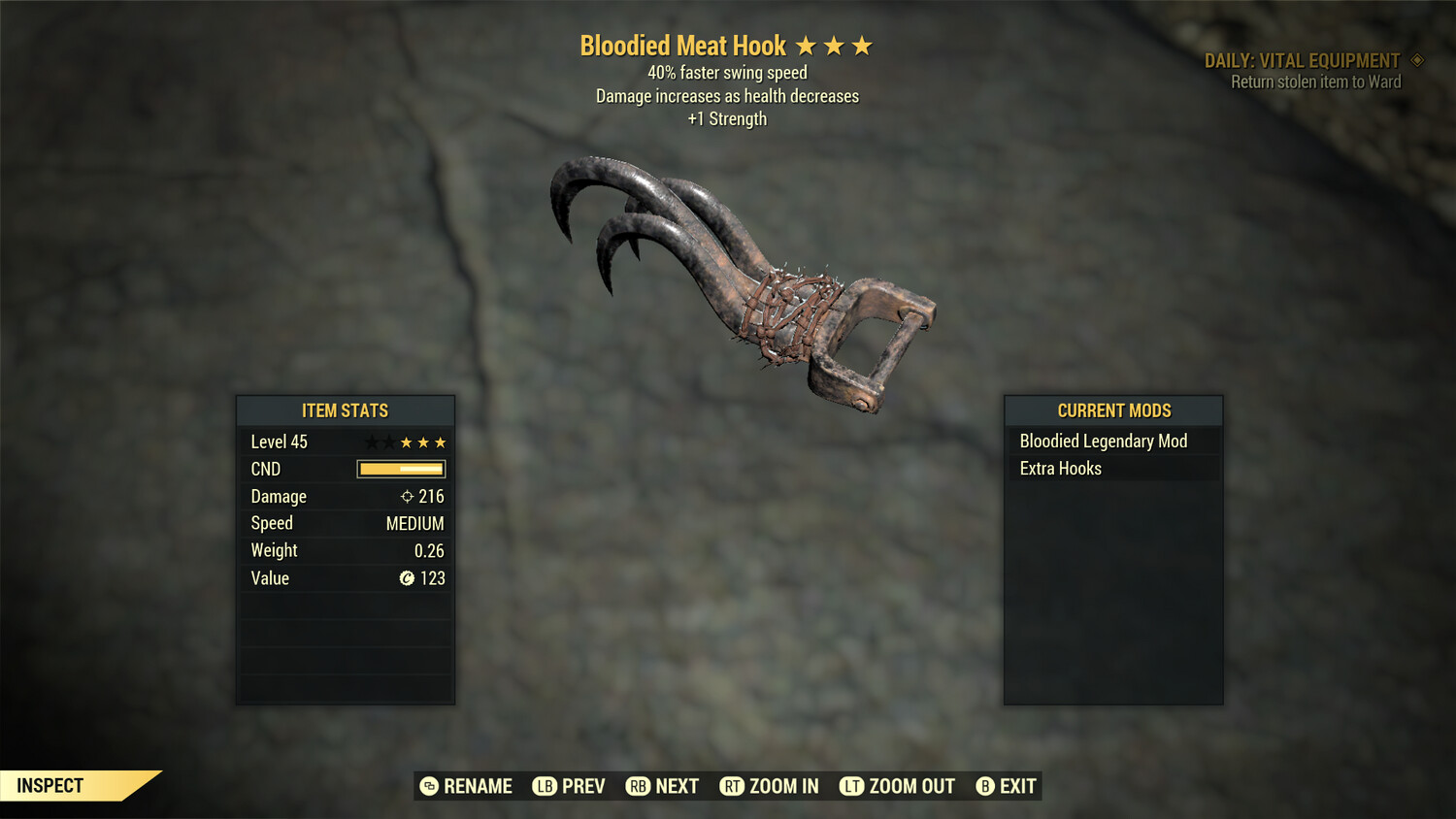
Task: Click the B button icon before EXIT
Action: [x=984, y=786]
